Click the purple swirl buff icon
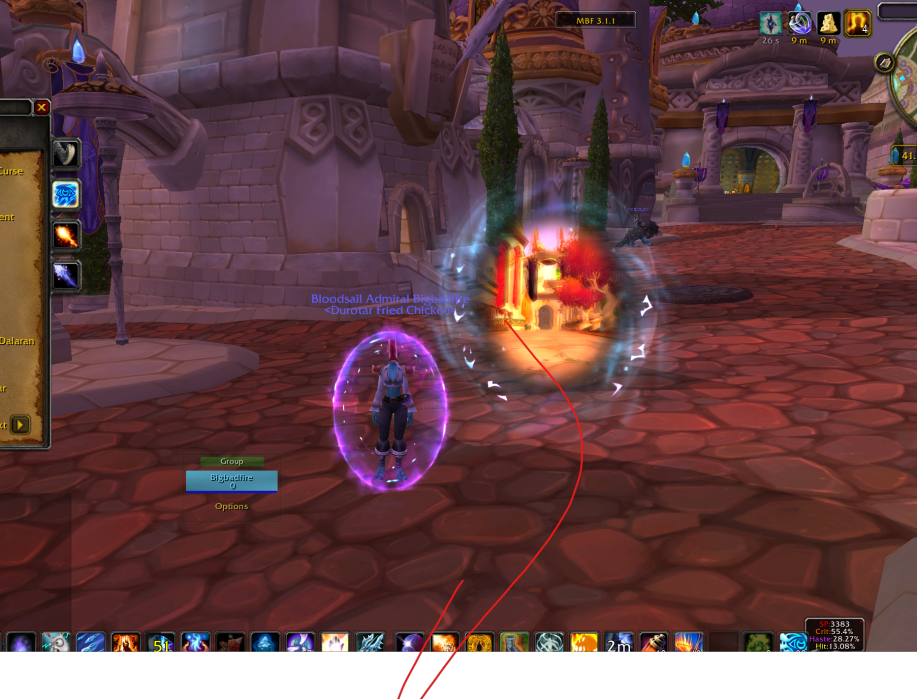Screen dimensions: 917x699 (799, 23)
